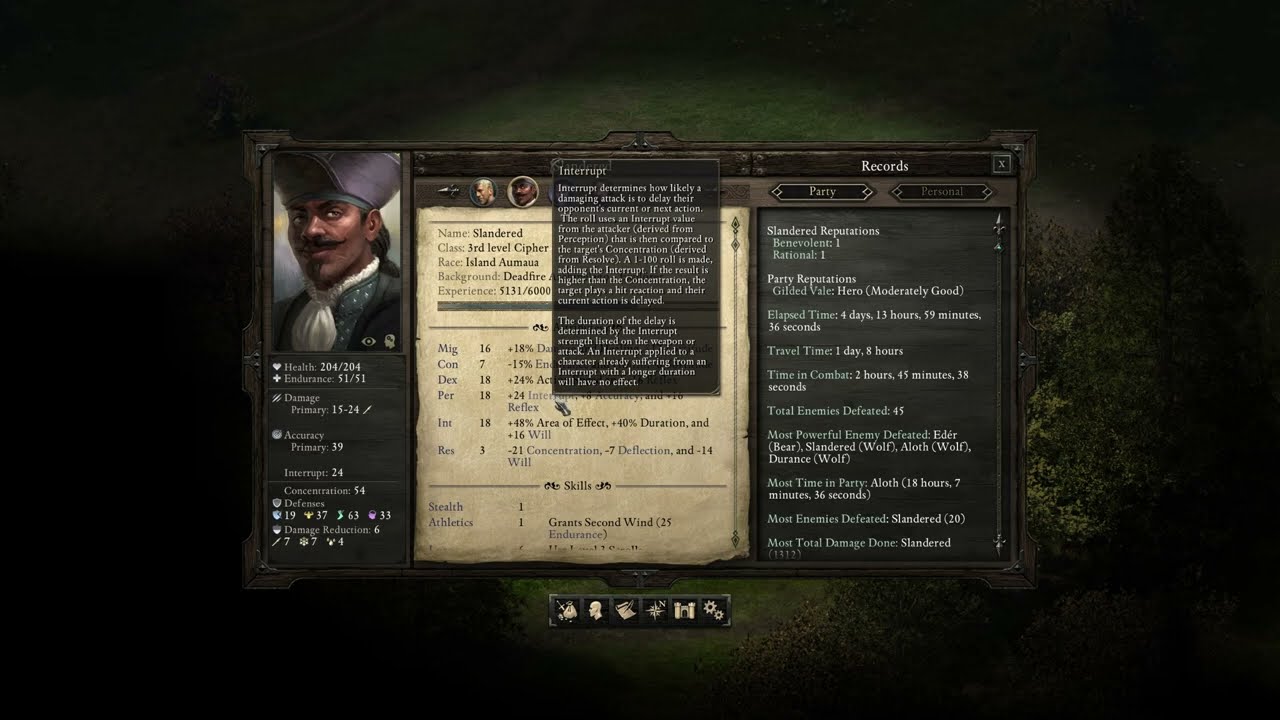Open the options gears icon
Viewport: 1280px width, 720px height.
coord(714,610)
